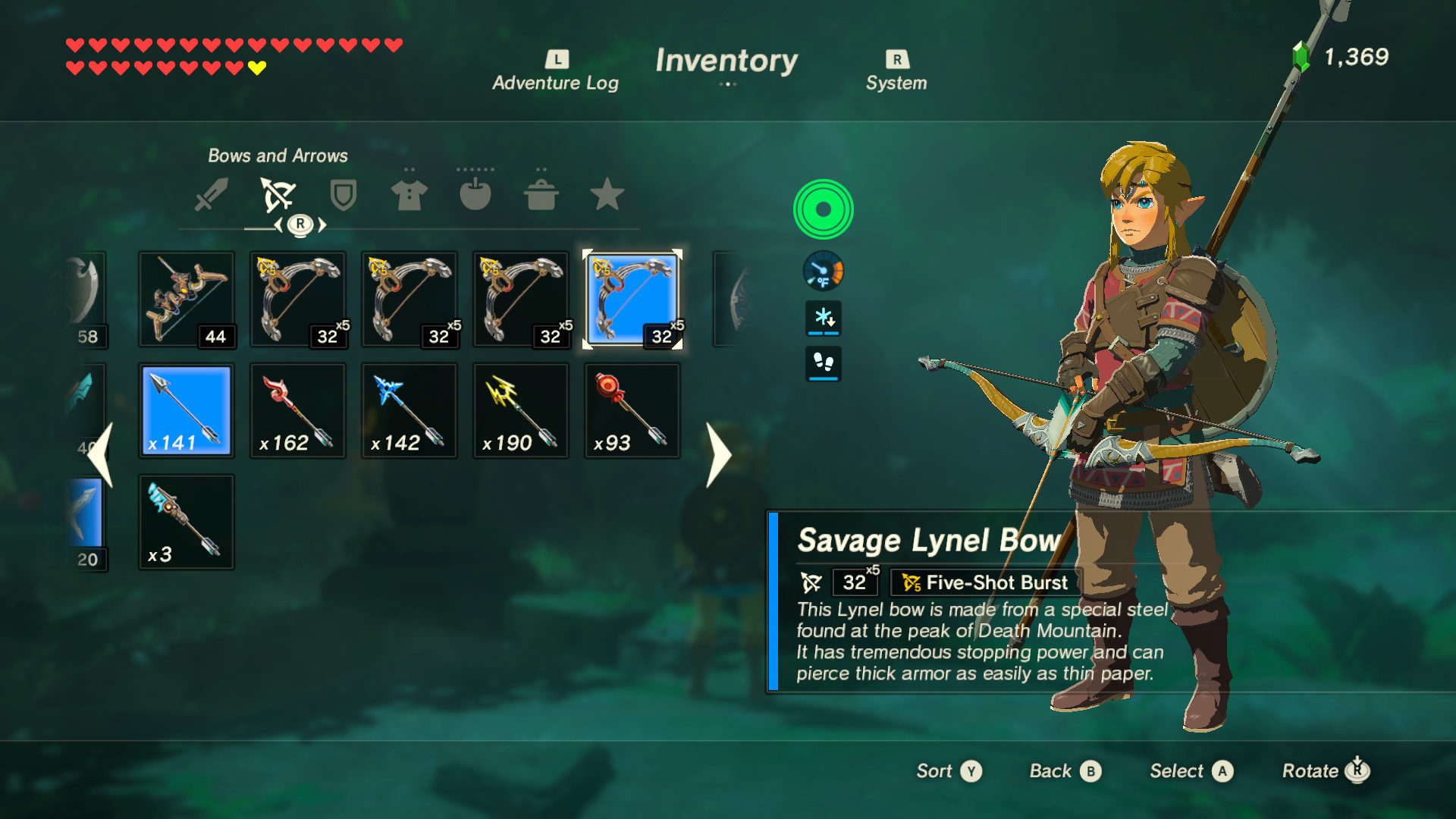This screenshot has height=819, width=1456.
Task: Click the noise level indicator circle
Action: [x=823, y=209]
